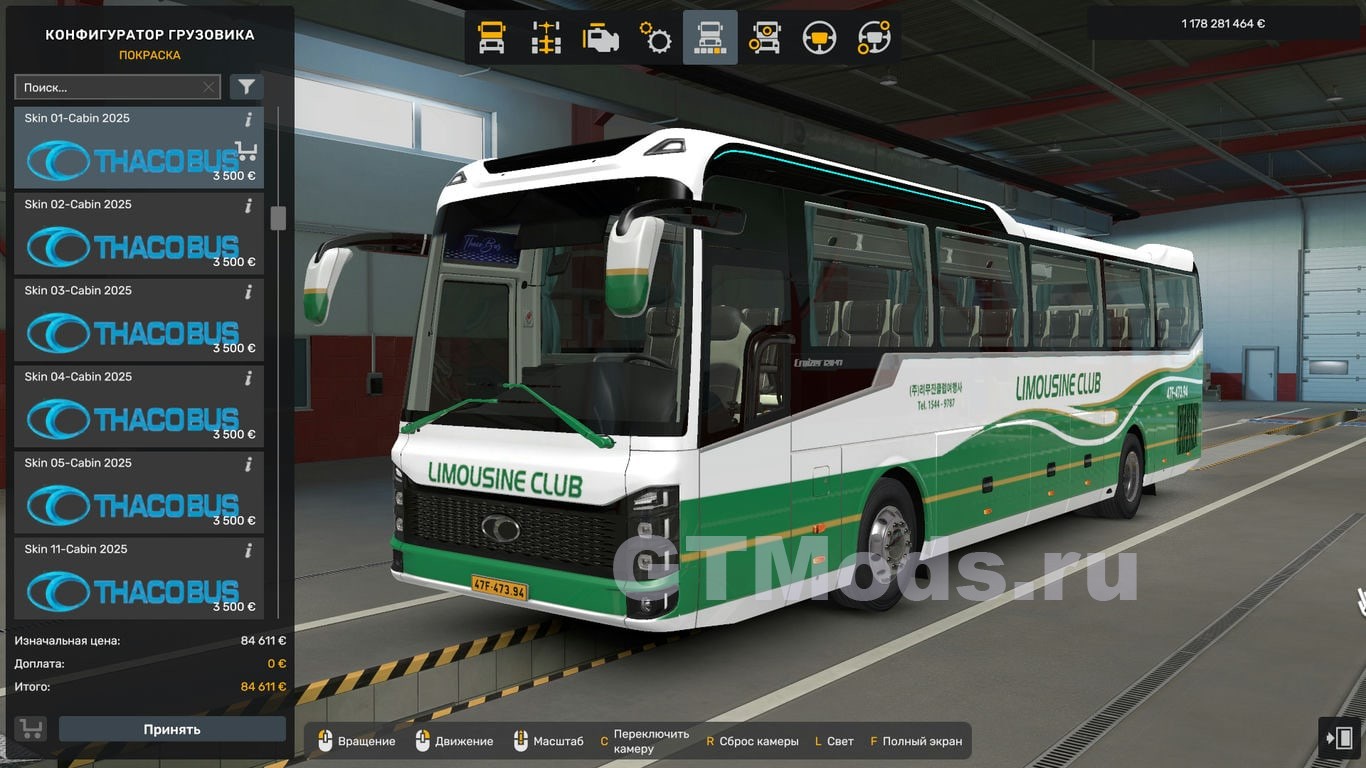
Task: Open the shopping cart button beside Принять
Action: point(31,729)
